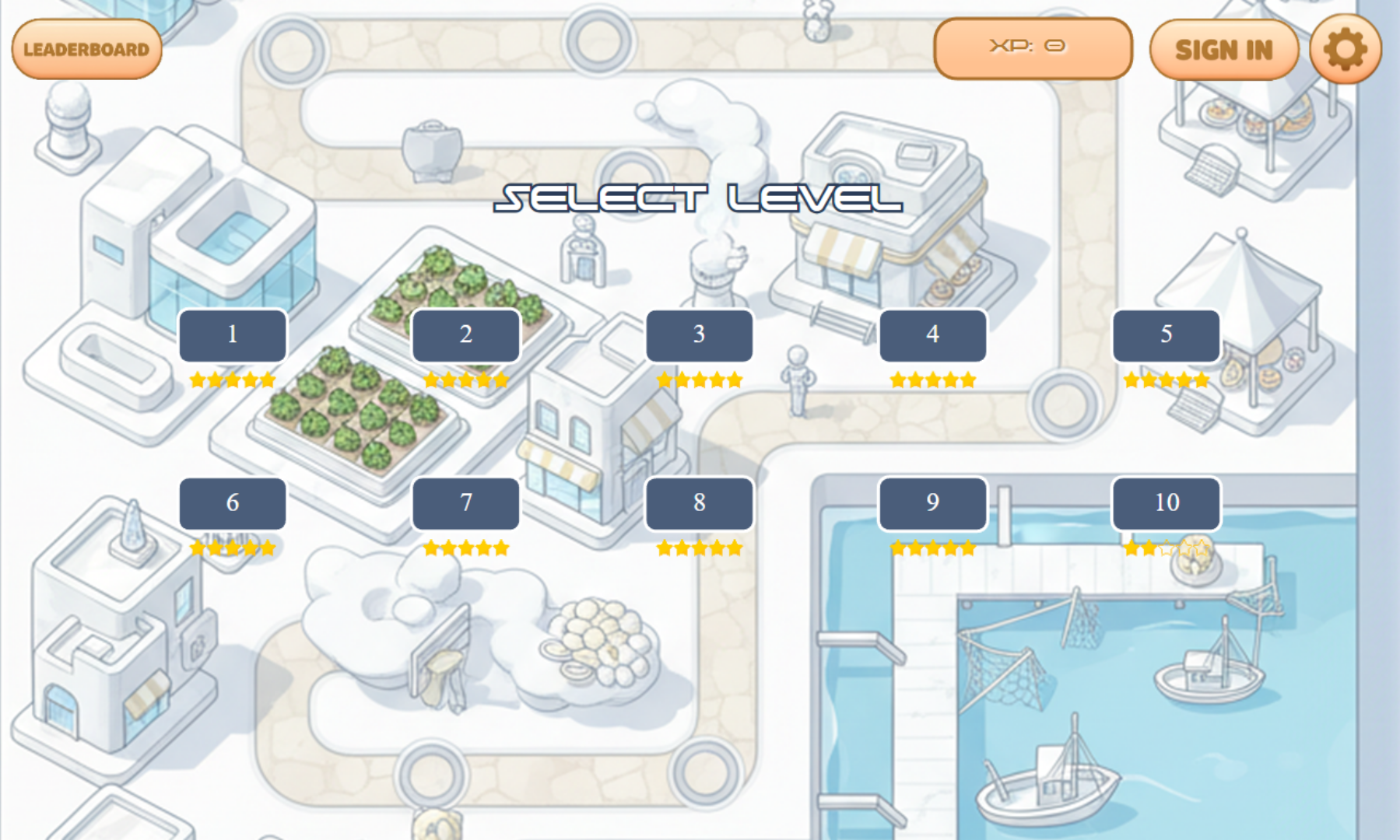Click the Sign In button
The width and height of the screenshot is (1400, 840).
click(1225, 49)
